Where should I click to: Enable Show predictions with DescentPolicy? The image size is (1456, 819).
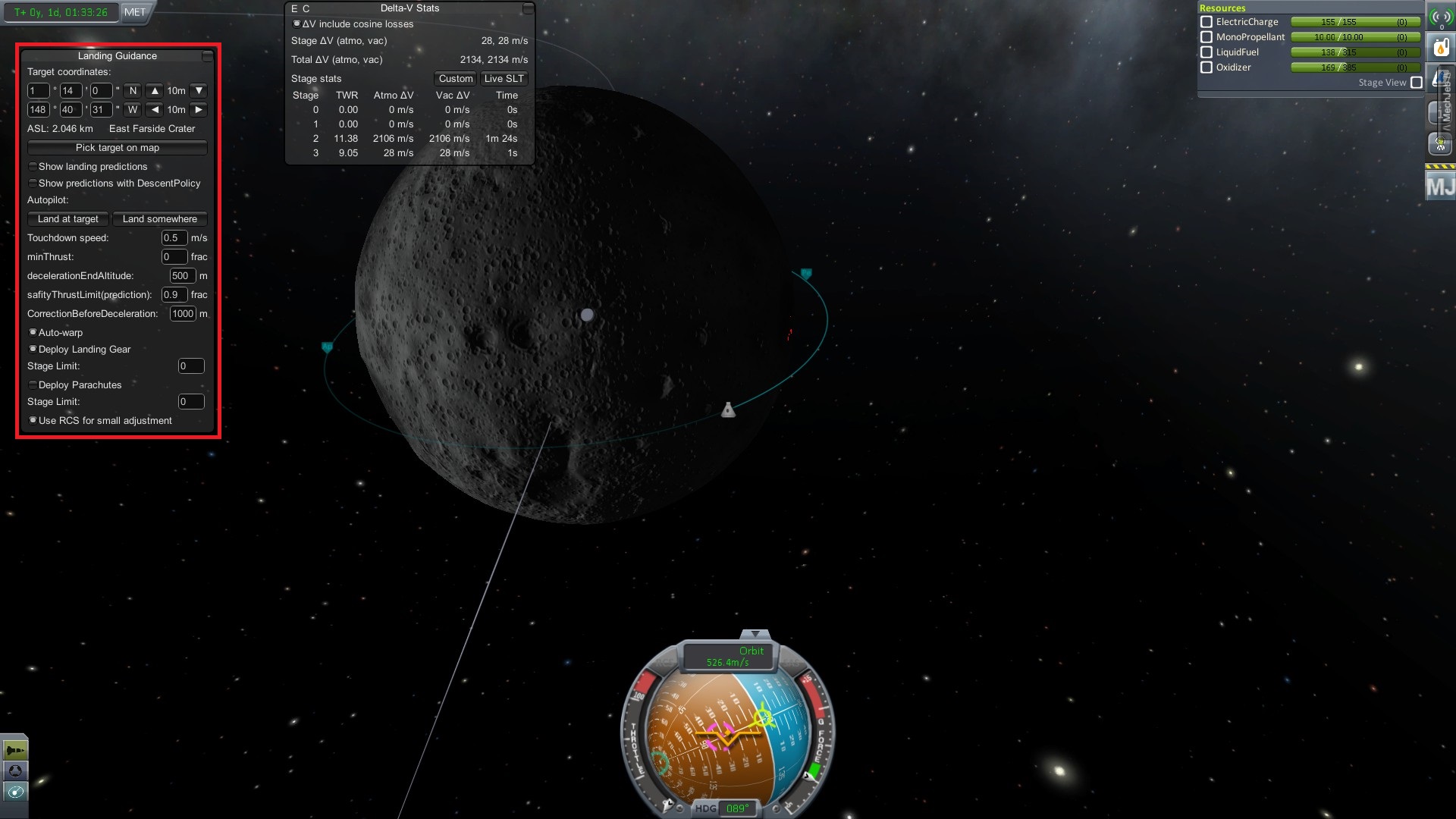coord(33,184)
